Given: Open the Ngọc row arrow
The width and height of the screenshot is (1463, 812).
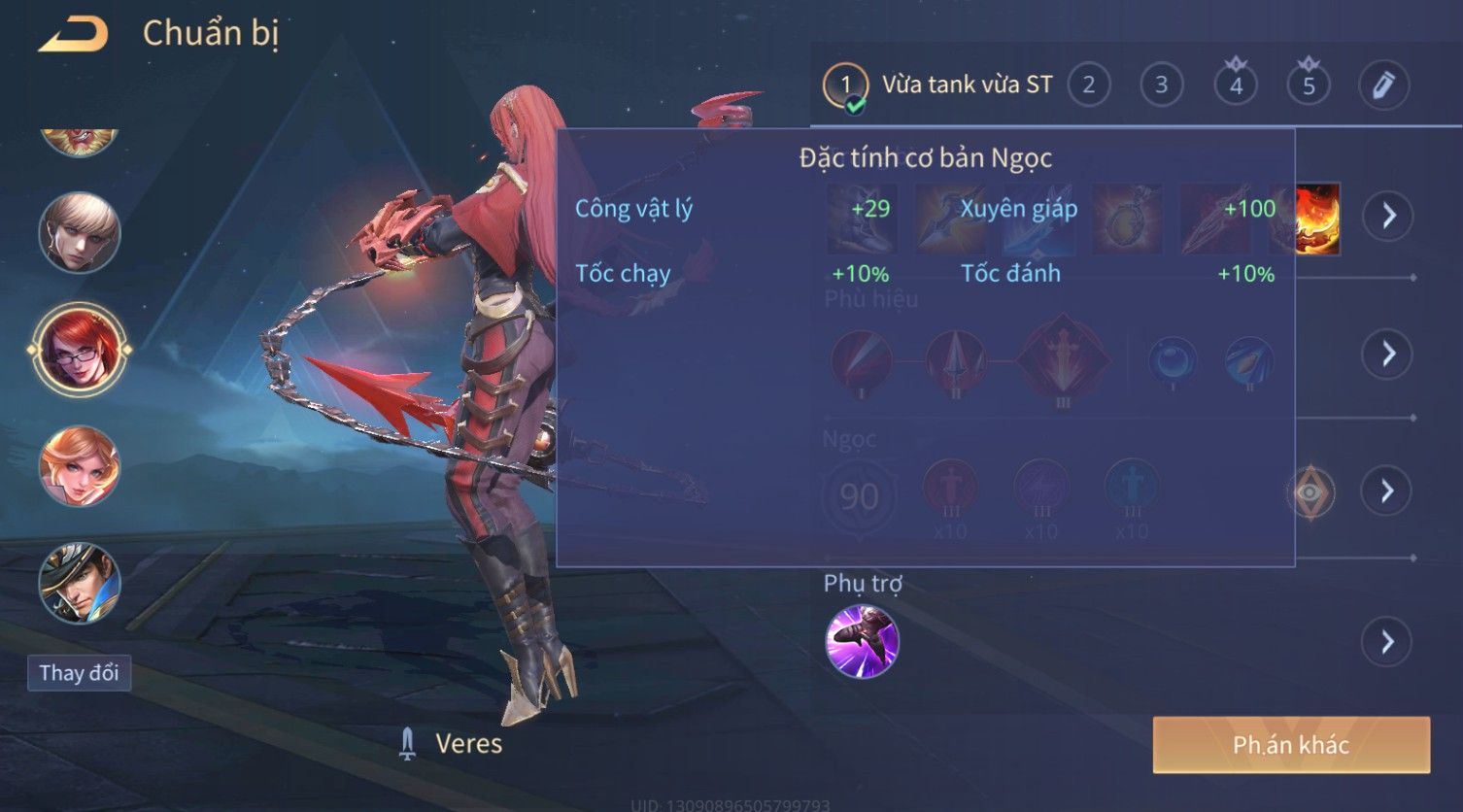Looking at the screenshot, I should (x=1387, y=491).
